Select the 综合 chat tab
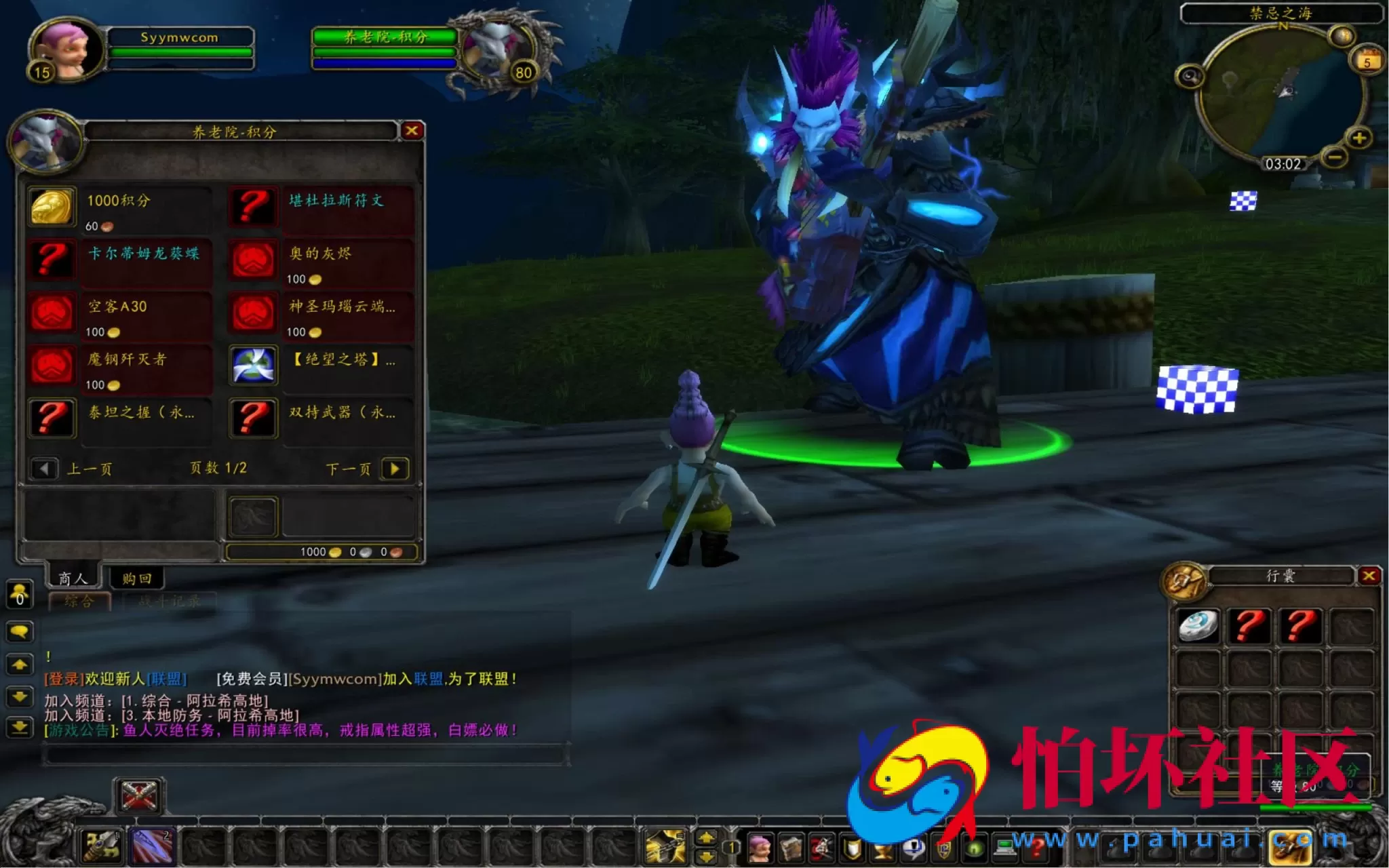 click(x=80, y=599)
